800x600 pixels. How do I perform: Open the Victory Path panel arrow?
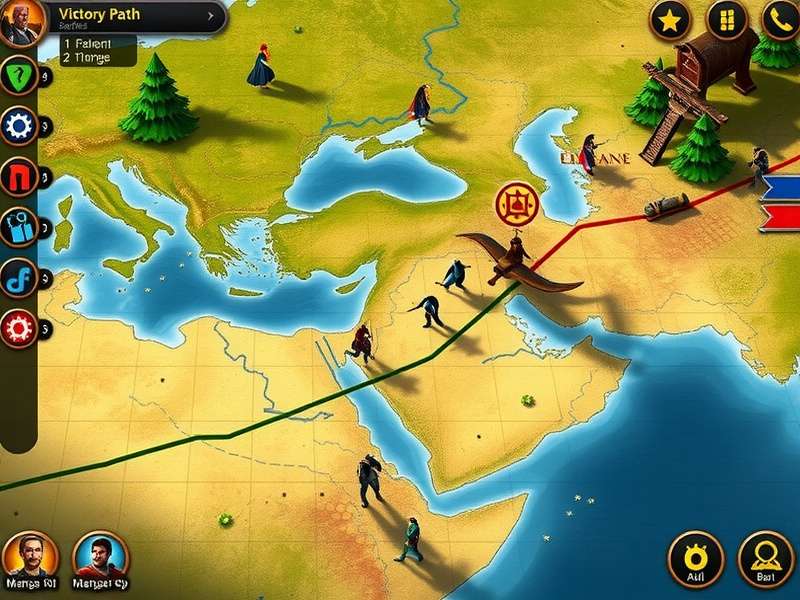tap(210, 16)
